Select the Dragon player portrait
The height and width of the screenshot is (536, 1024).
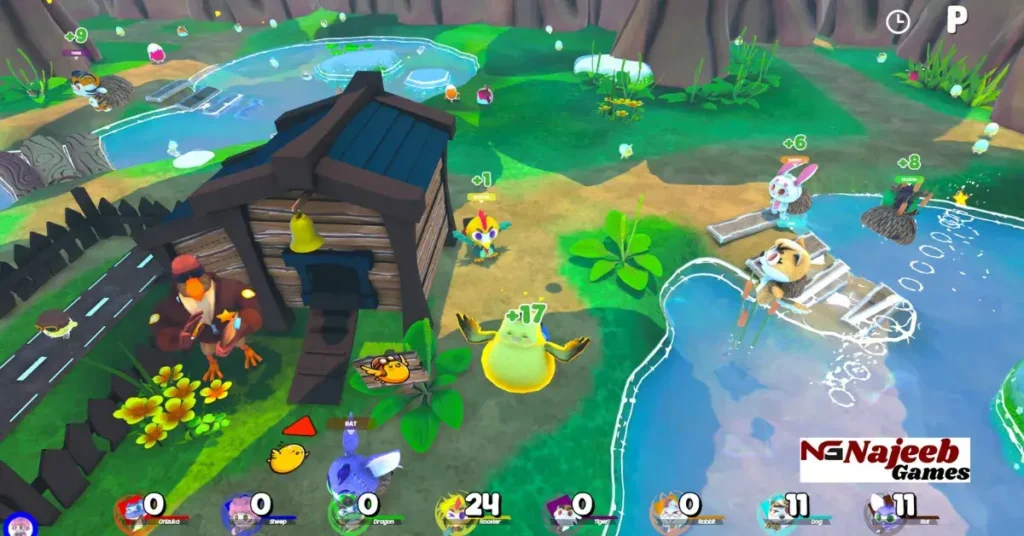(x=348, y=512)
